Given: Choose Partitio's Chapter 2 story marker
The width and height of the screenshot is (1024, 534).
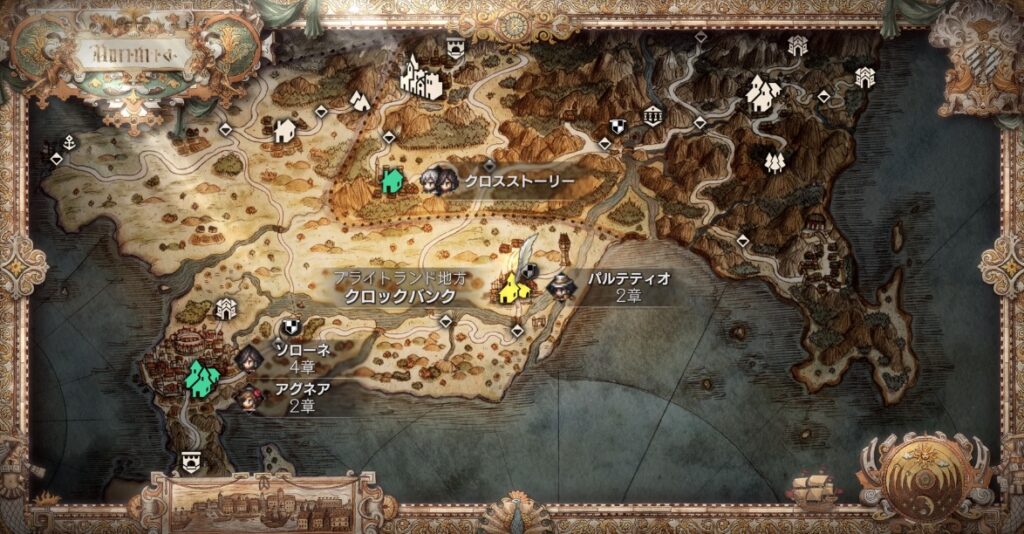Looking at the screenshot, I should 560,287.
